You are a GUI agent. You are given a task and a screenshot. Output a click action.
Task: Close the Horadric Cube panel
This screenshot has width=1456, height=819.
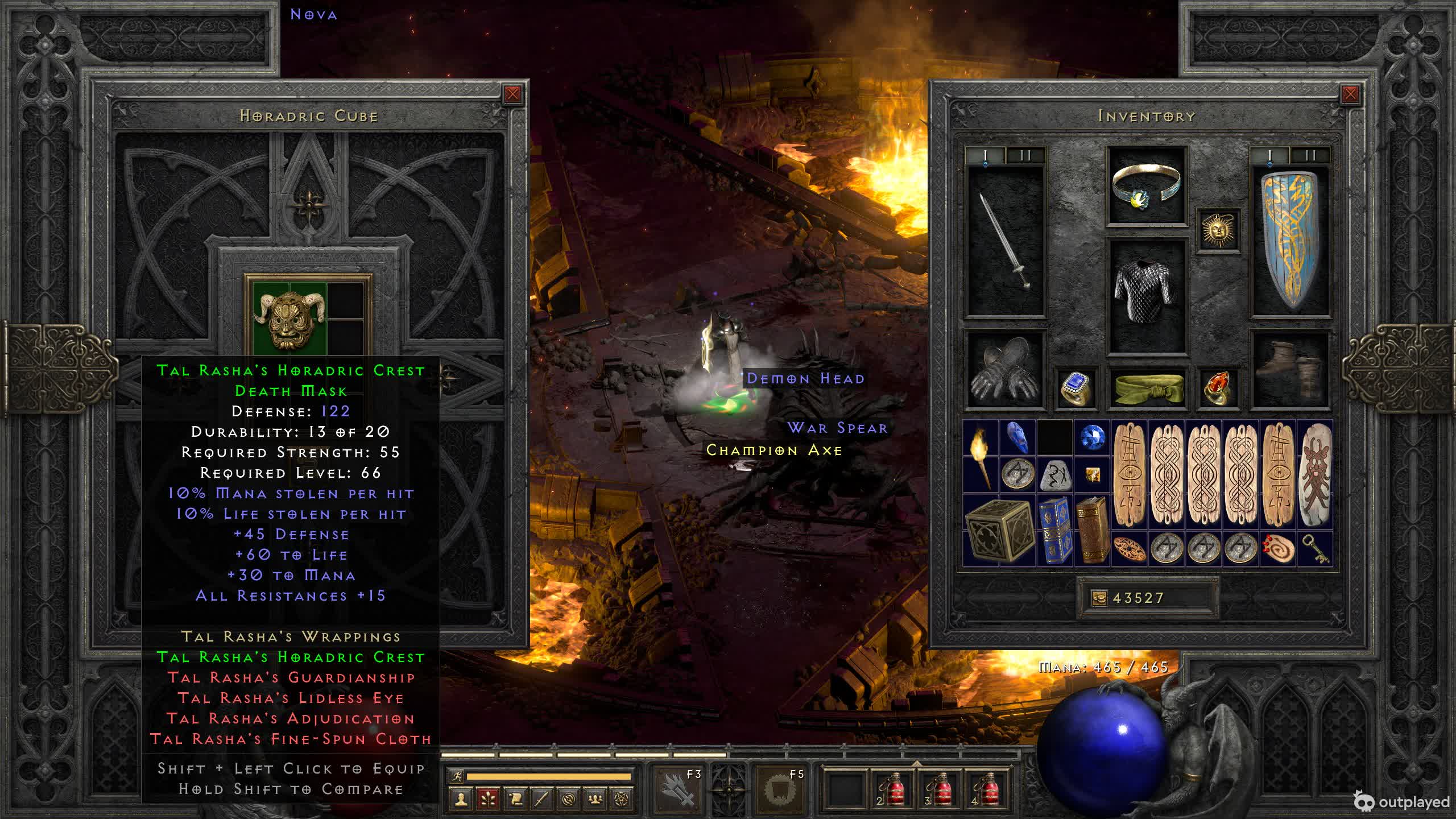tap(512, 94)
